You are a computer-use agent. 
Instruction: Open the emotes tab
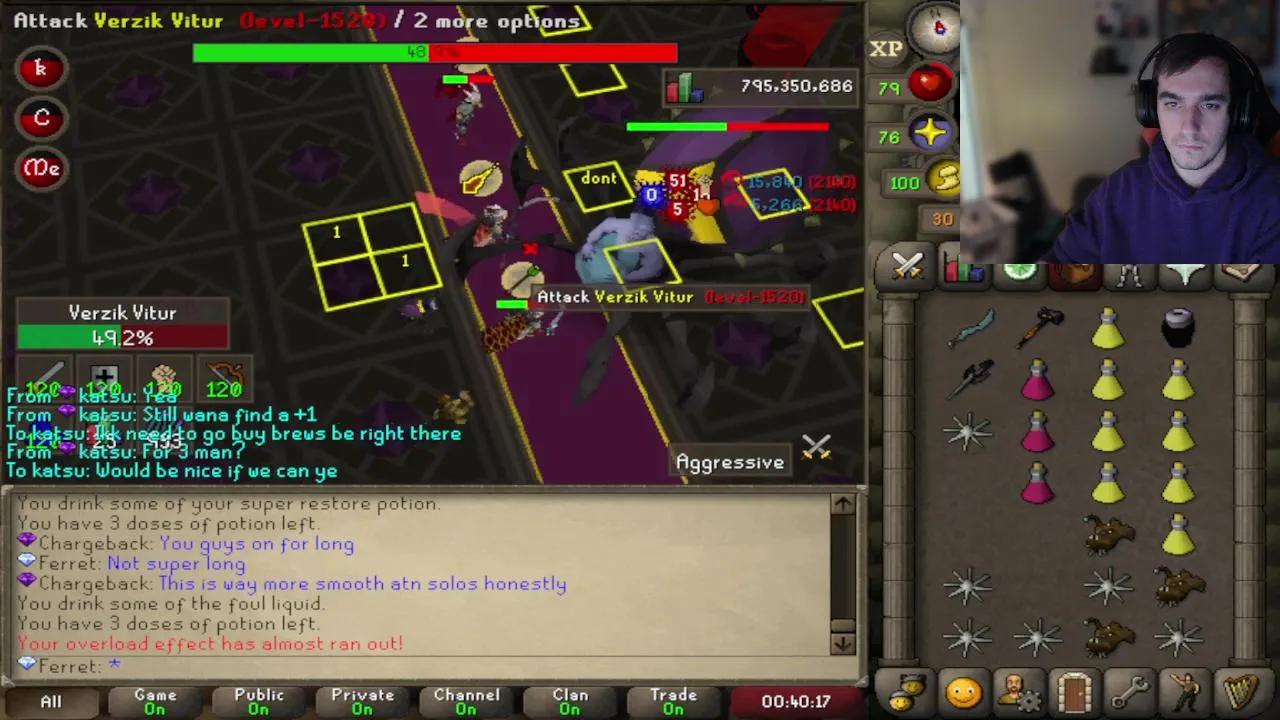click(x=1185, y=690)
